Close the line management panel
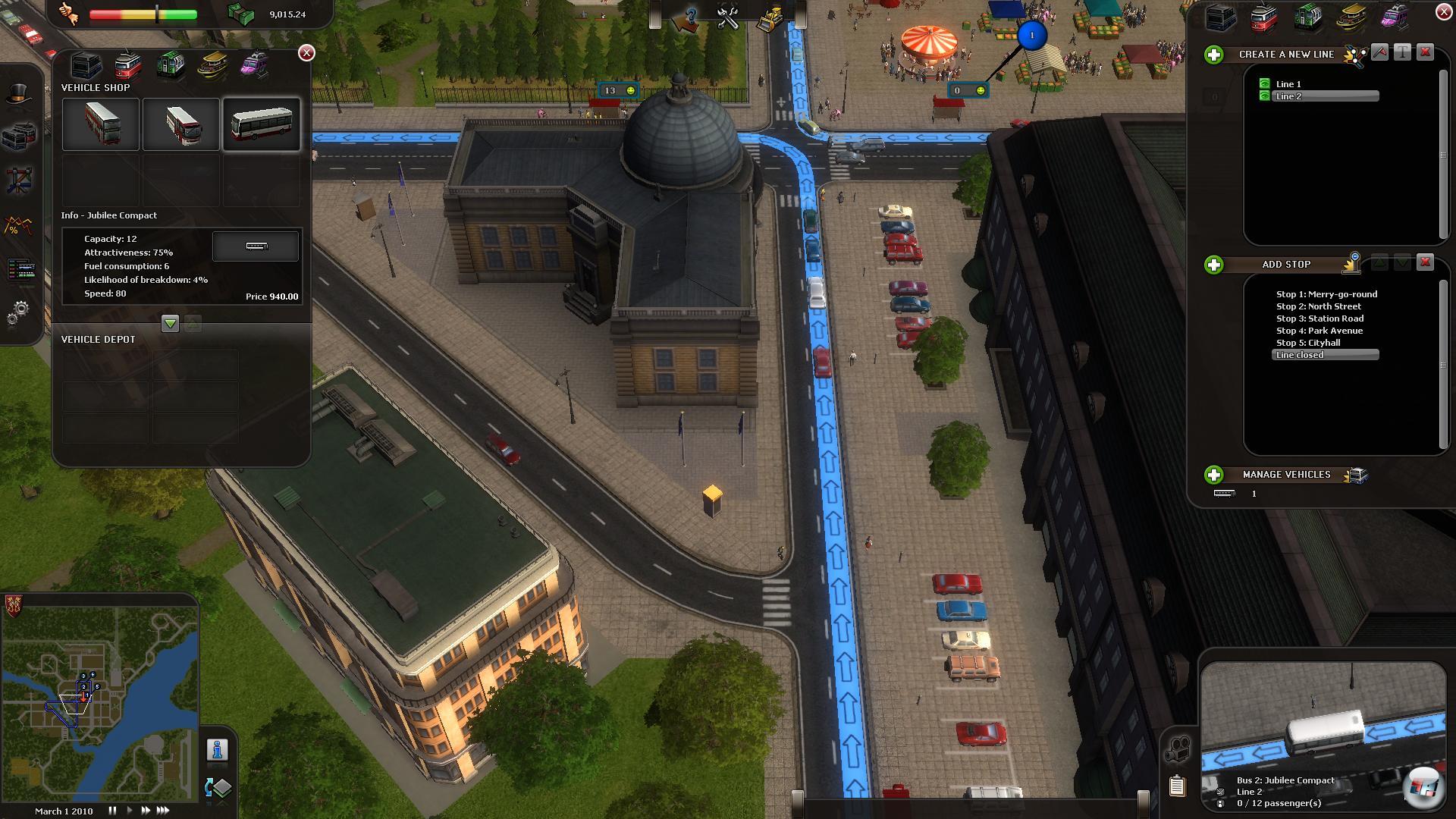 point(1444,11)
